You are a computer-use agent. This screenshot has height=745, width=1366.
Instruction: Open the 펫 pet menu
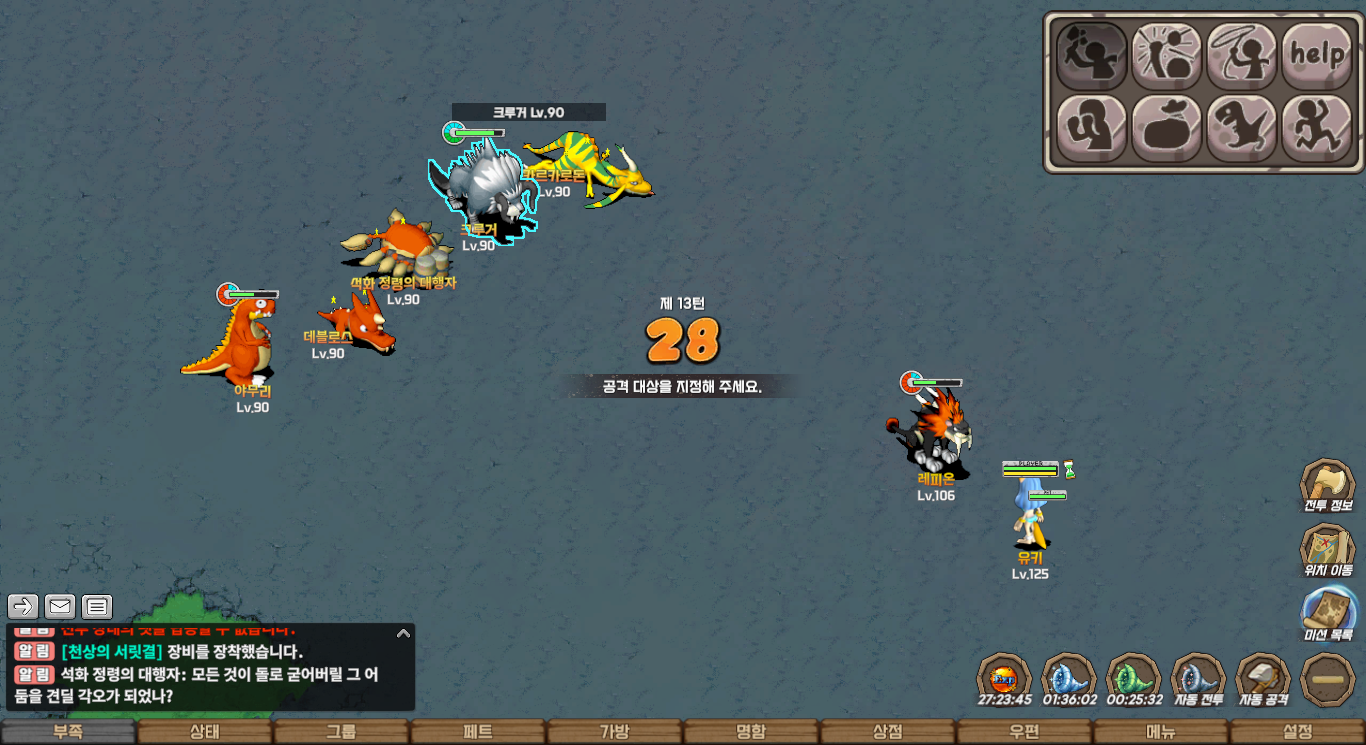[x=478, y=732]
